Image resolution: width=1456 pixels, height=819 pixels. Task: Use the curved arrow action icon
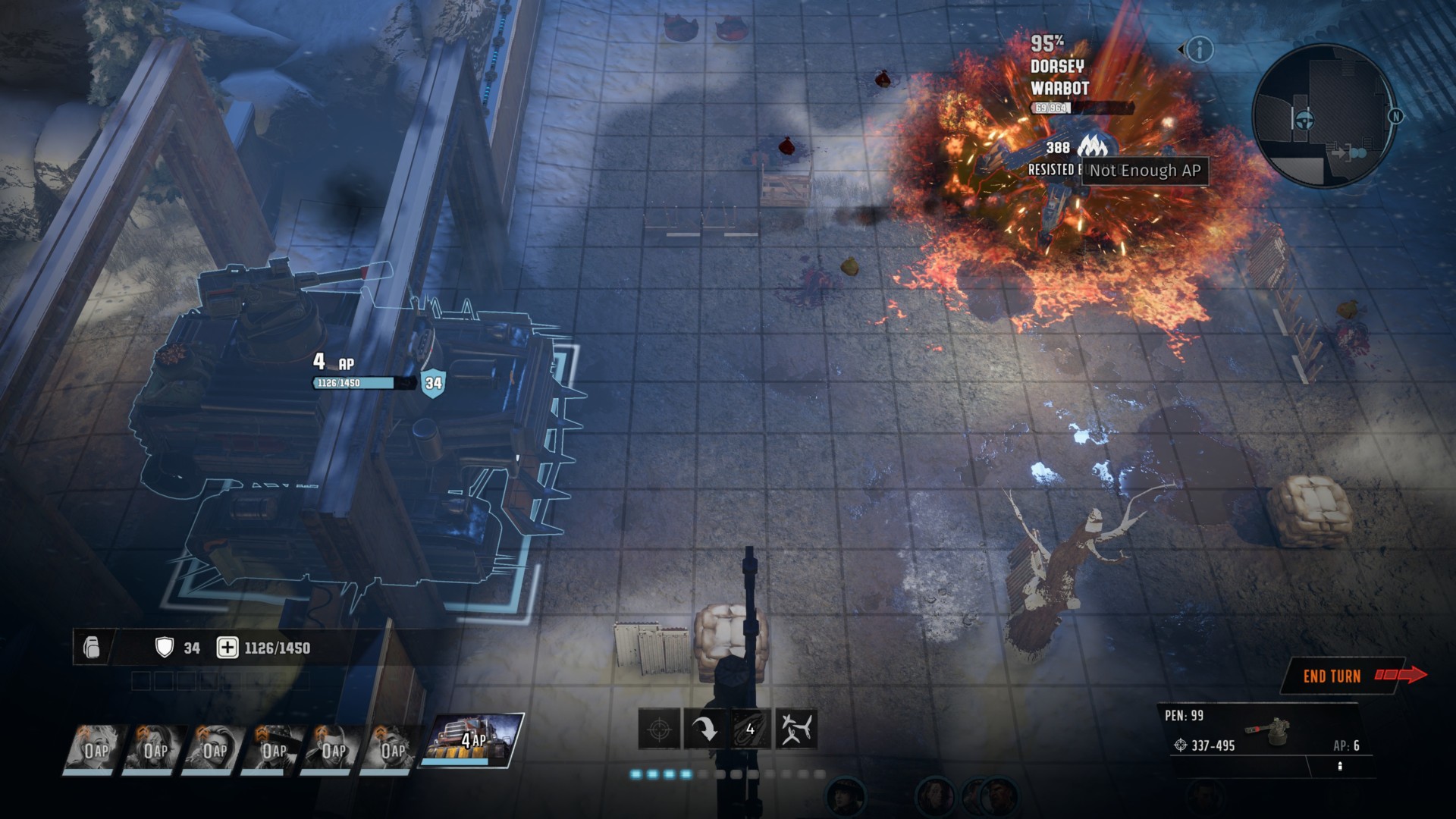(x=704, y=730)
